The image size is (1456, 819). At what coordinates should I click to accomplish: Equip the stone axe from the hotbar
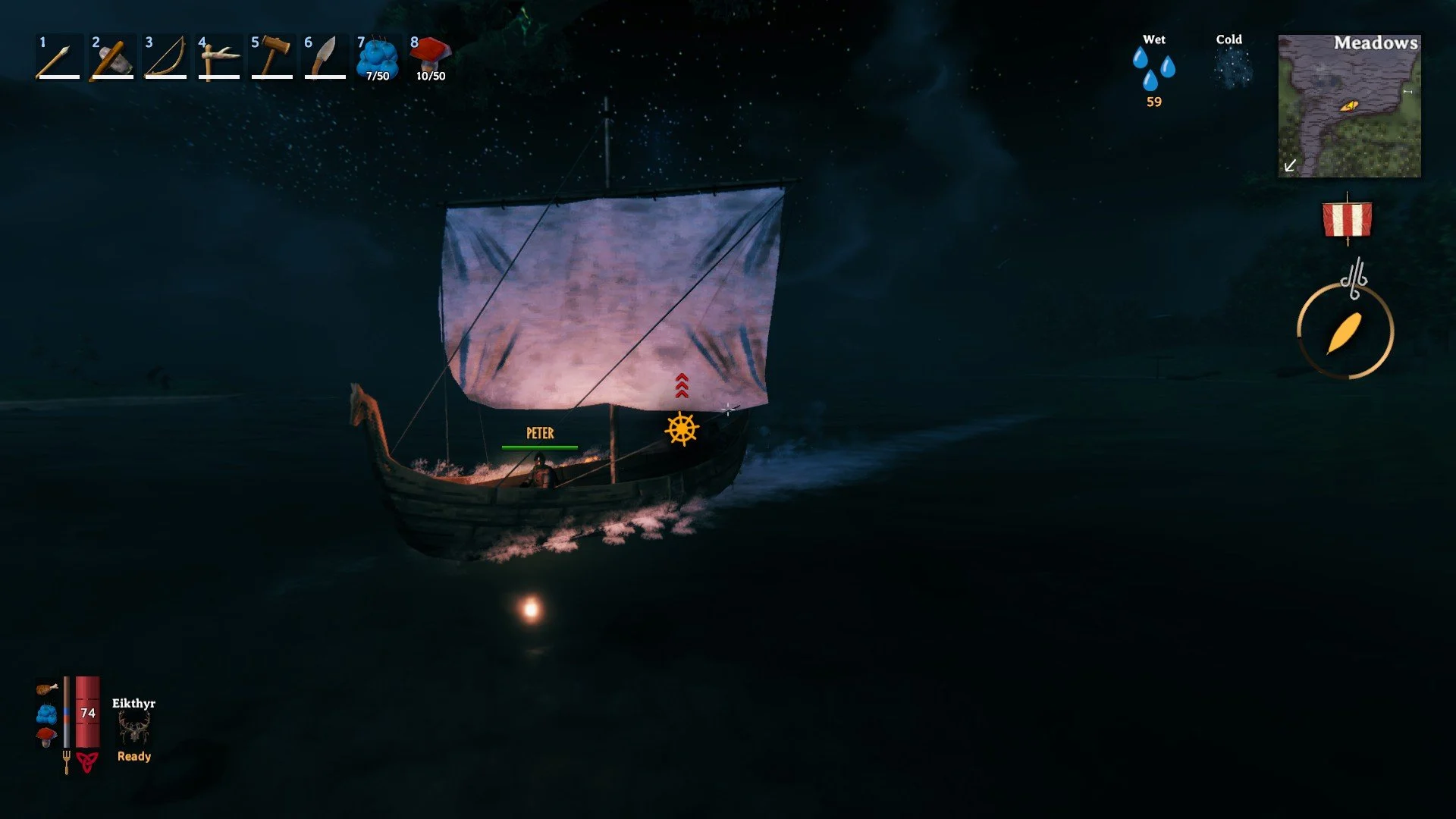111,58
